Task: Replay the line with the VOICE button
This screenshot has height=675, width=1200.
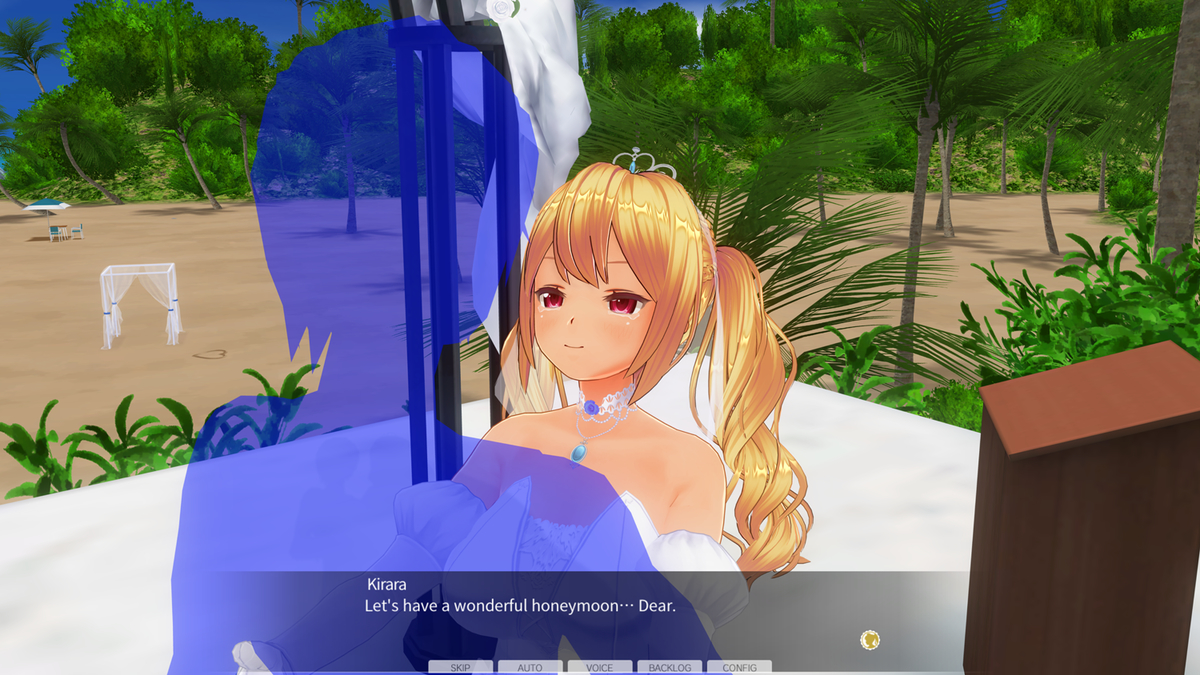Action: click(600, 667)
